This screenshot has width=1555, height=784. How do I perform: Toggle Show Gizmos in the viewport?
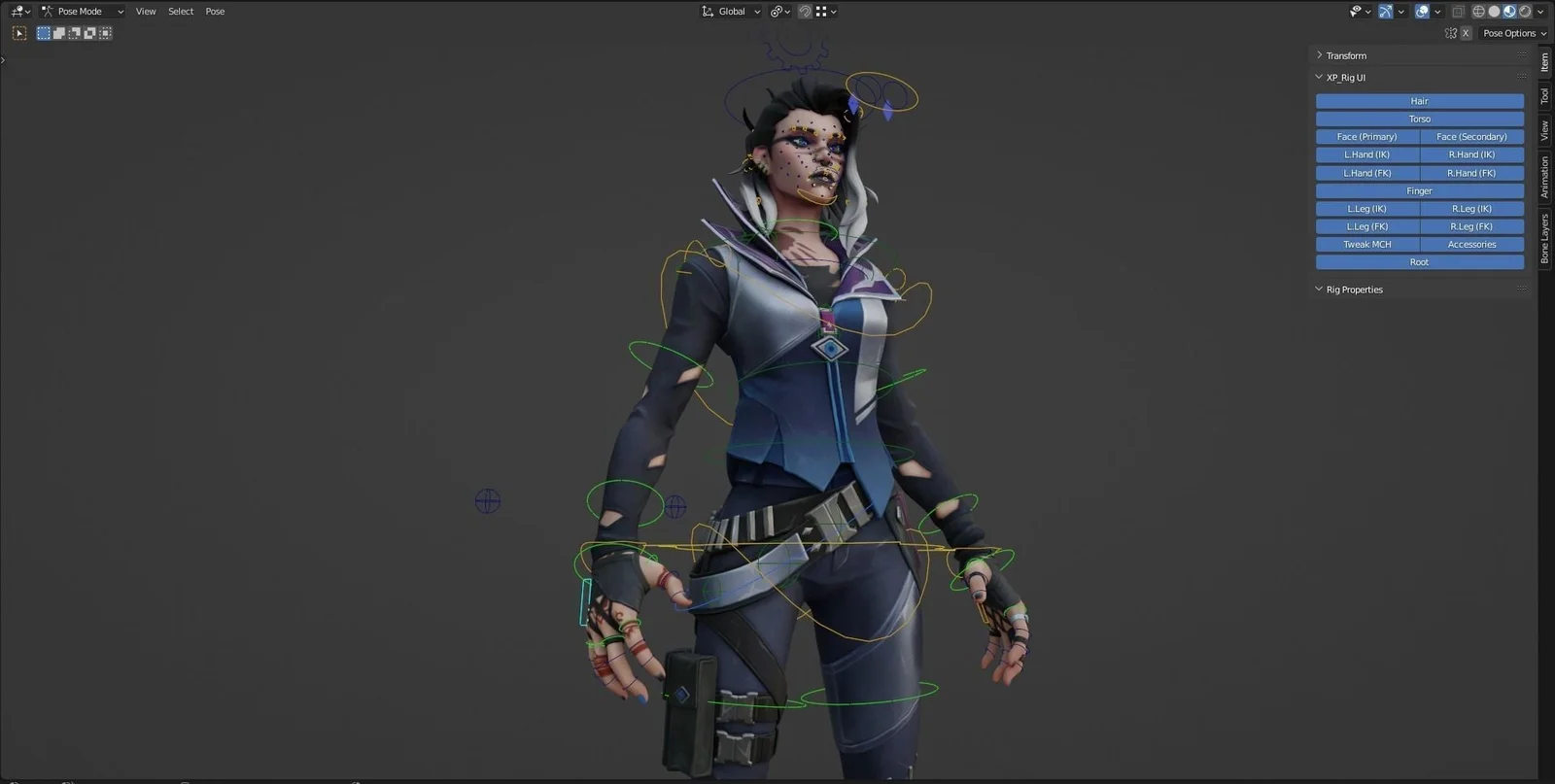coord(1385,11)
